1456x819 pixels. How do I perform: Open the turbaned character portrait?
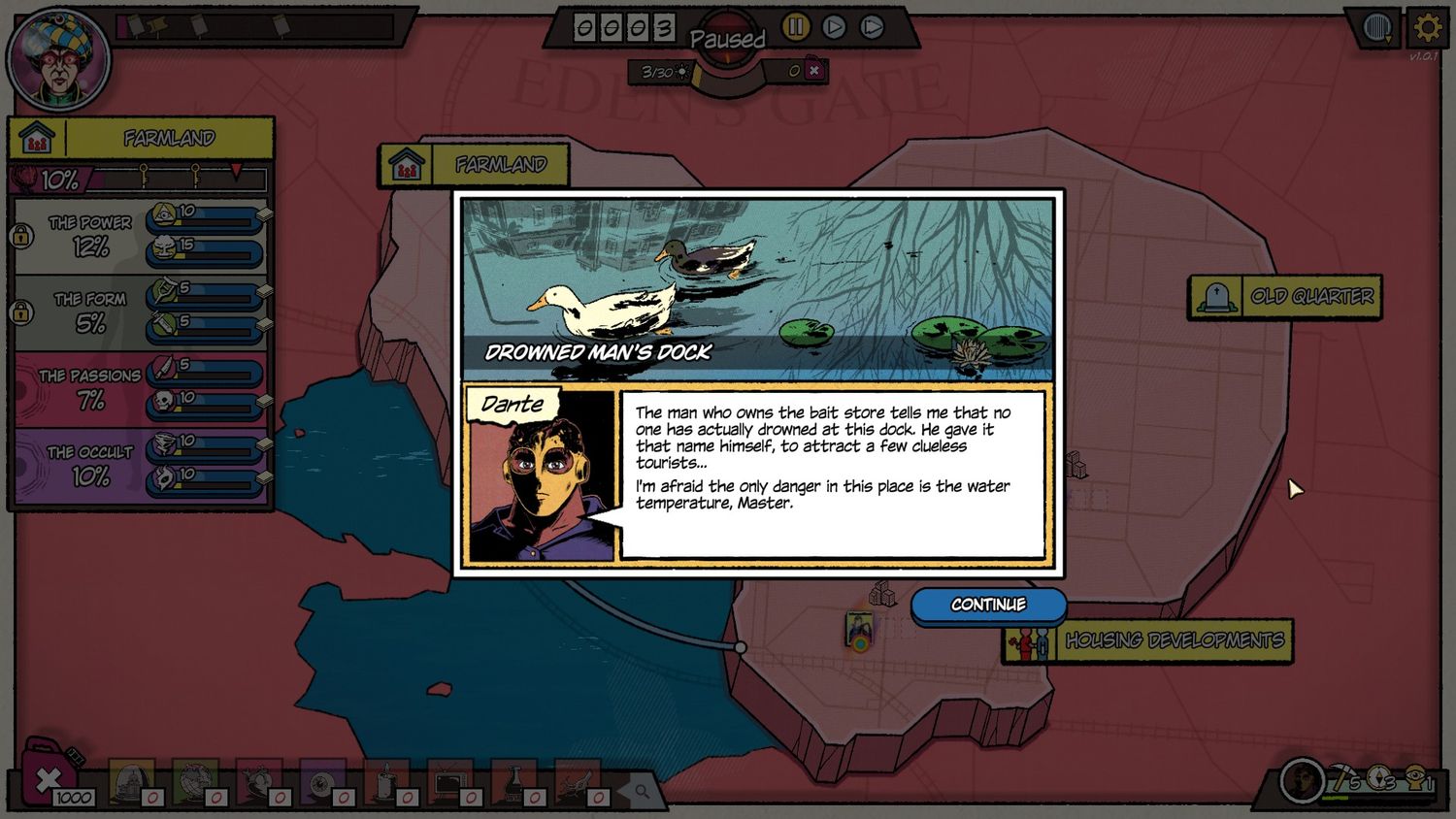point(58,60)
